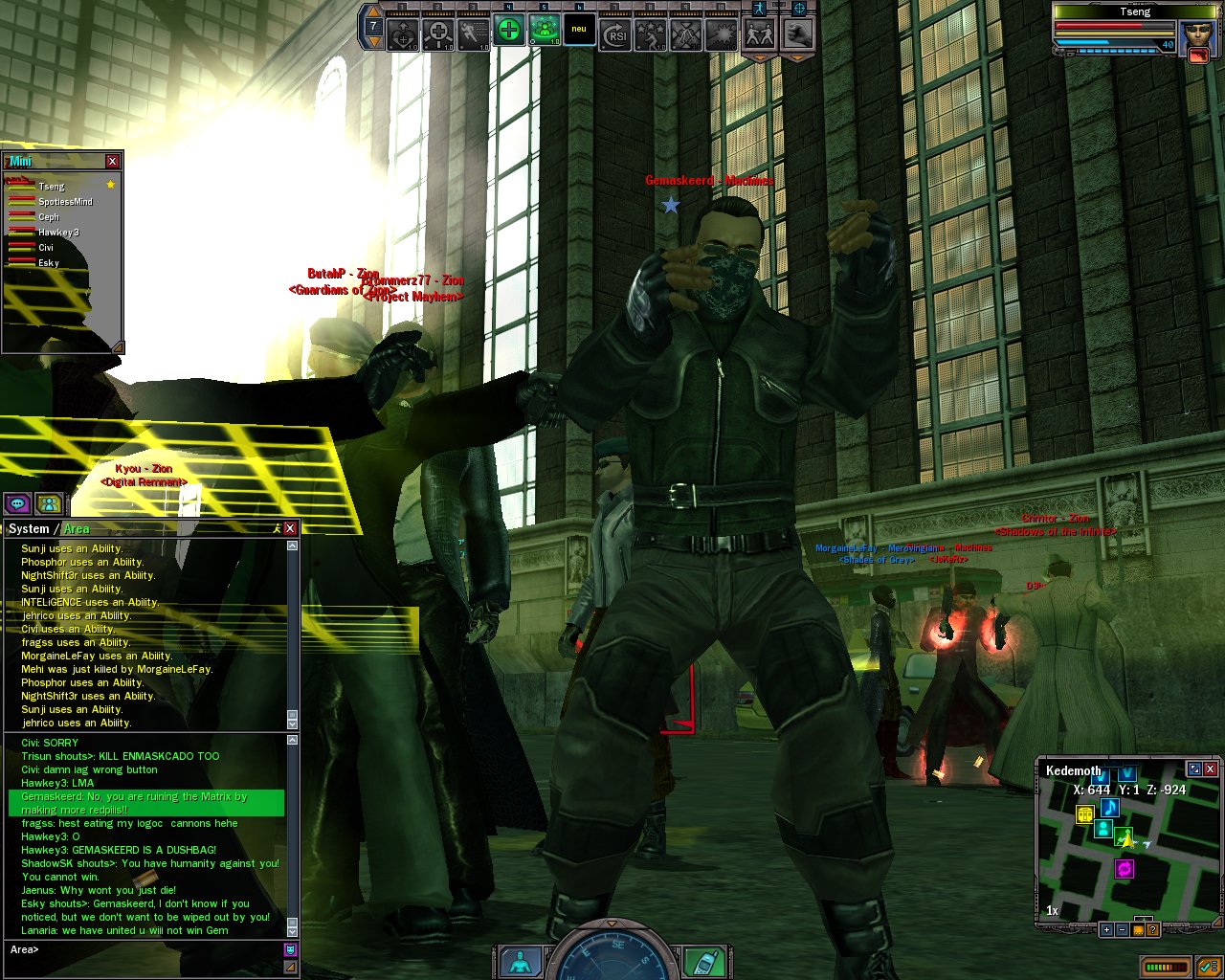Select the 'neu' hotbar slot
This screenshot has height=980, width=1225.
[x=579, y=31]
